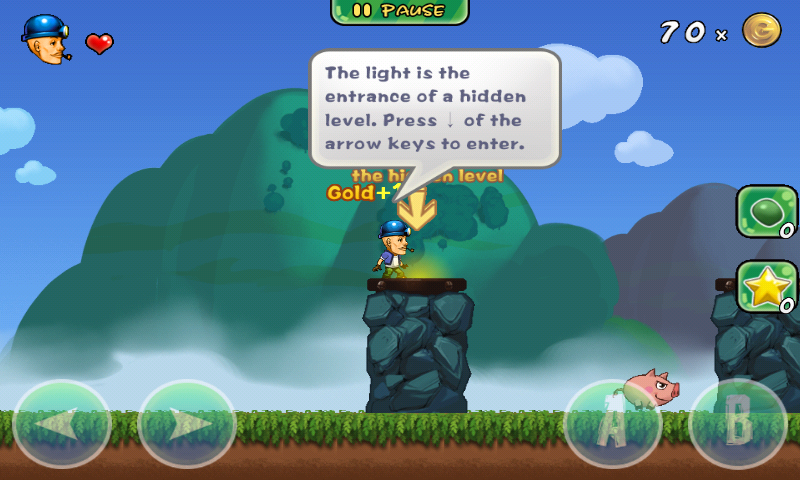This screenshot has width=800, height=480.
Task: Pause the game with the Pause button
Action: (400, 11)
